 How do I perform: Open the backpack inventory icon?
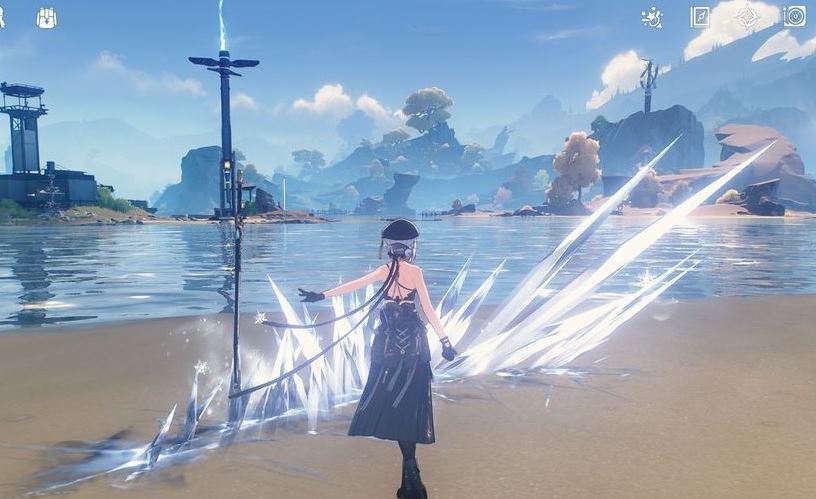pos(47,18)
